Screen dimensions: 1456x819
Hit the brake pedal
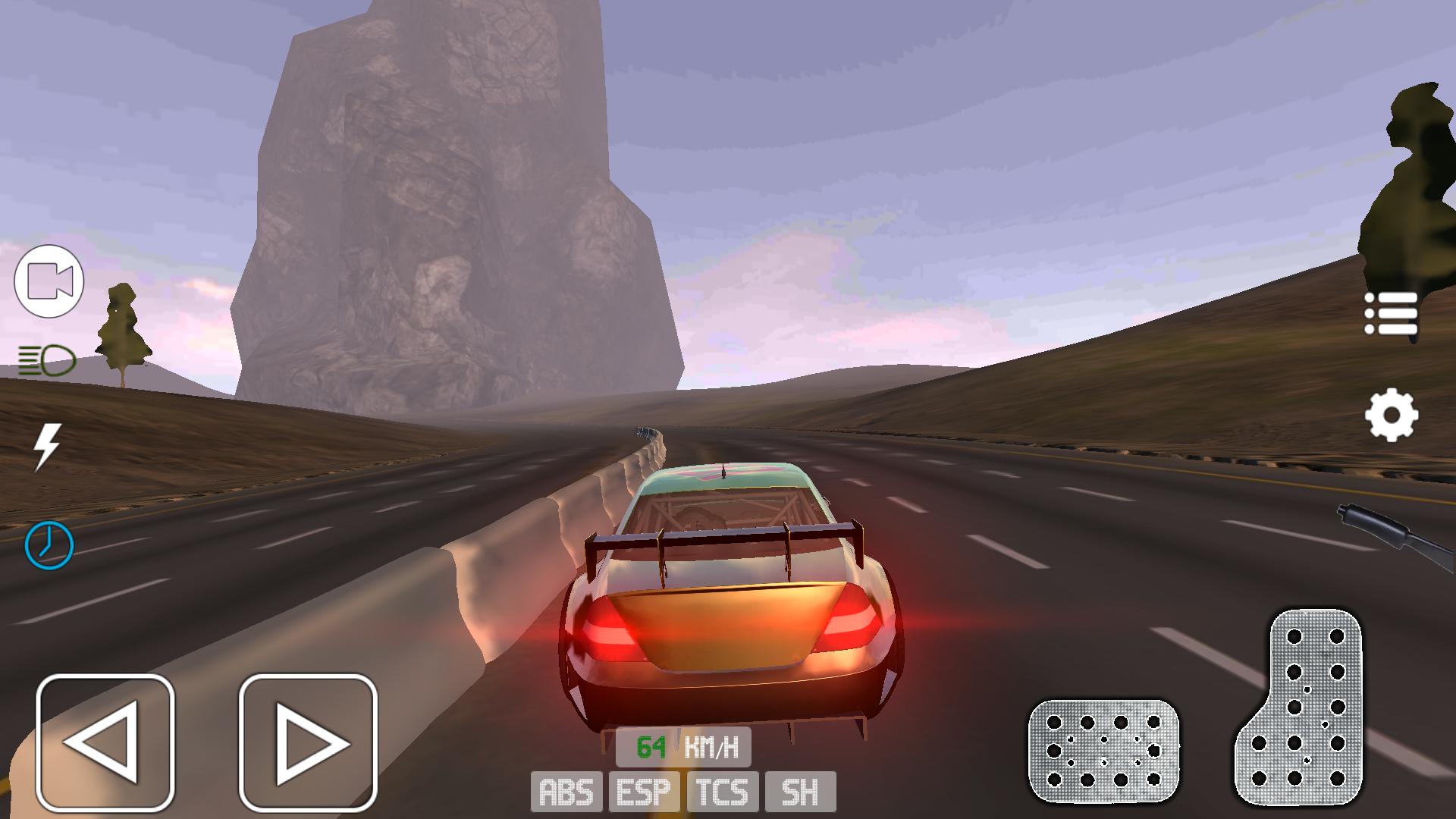(x=1103, y=751)
